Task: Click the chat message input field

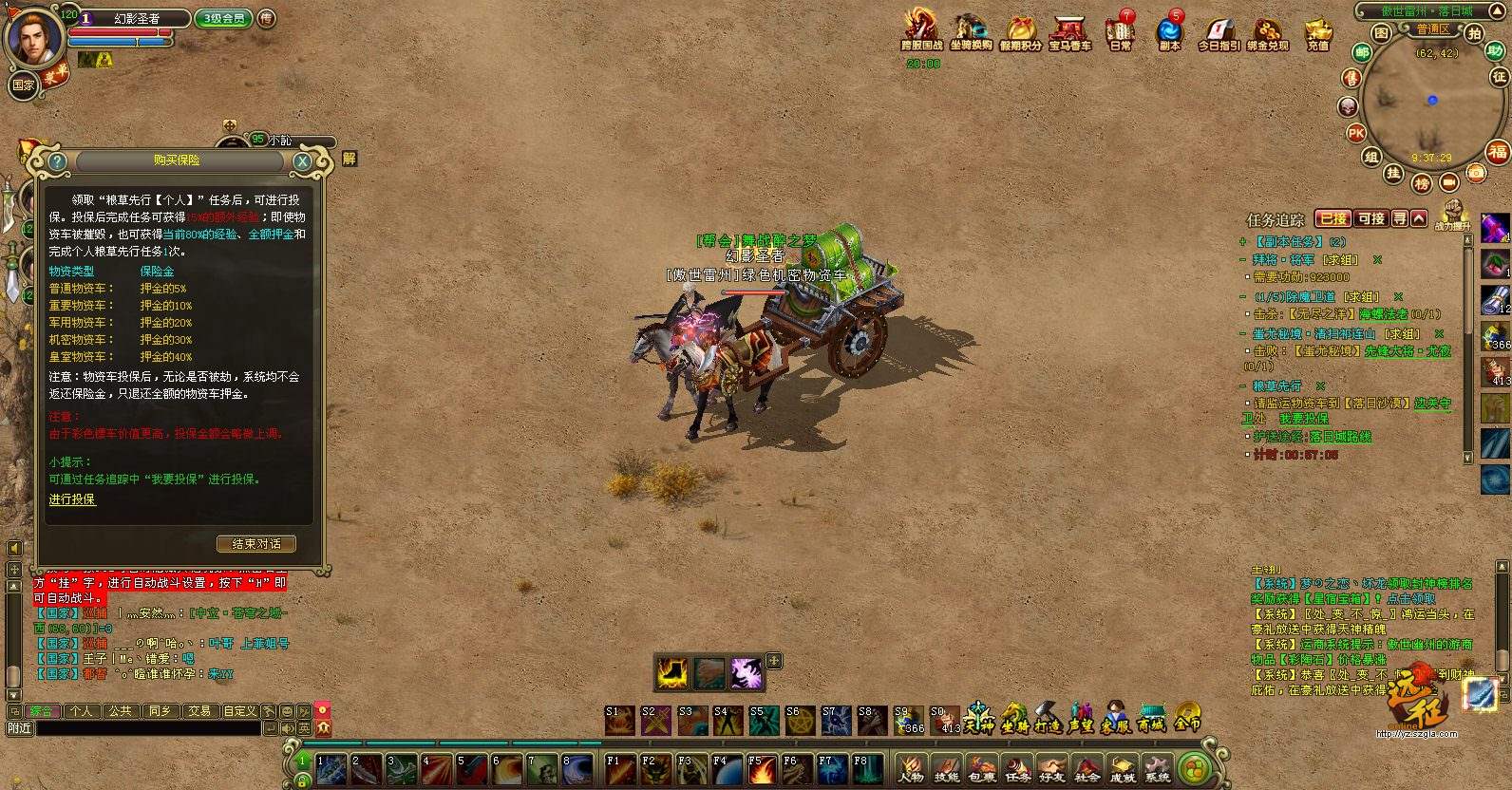Action: point(147,728)
